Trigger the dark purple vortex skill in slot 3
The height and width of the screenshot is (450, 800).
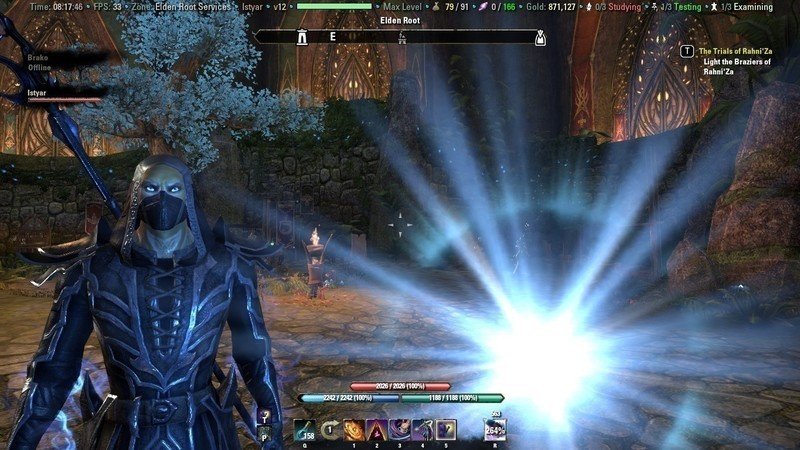[x=399, y=429]
